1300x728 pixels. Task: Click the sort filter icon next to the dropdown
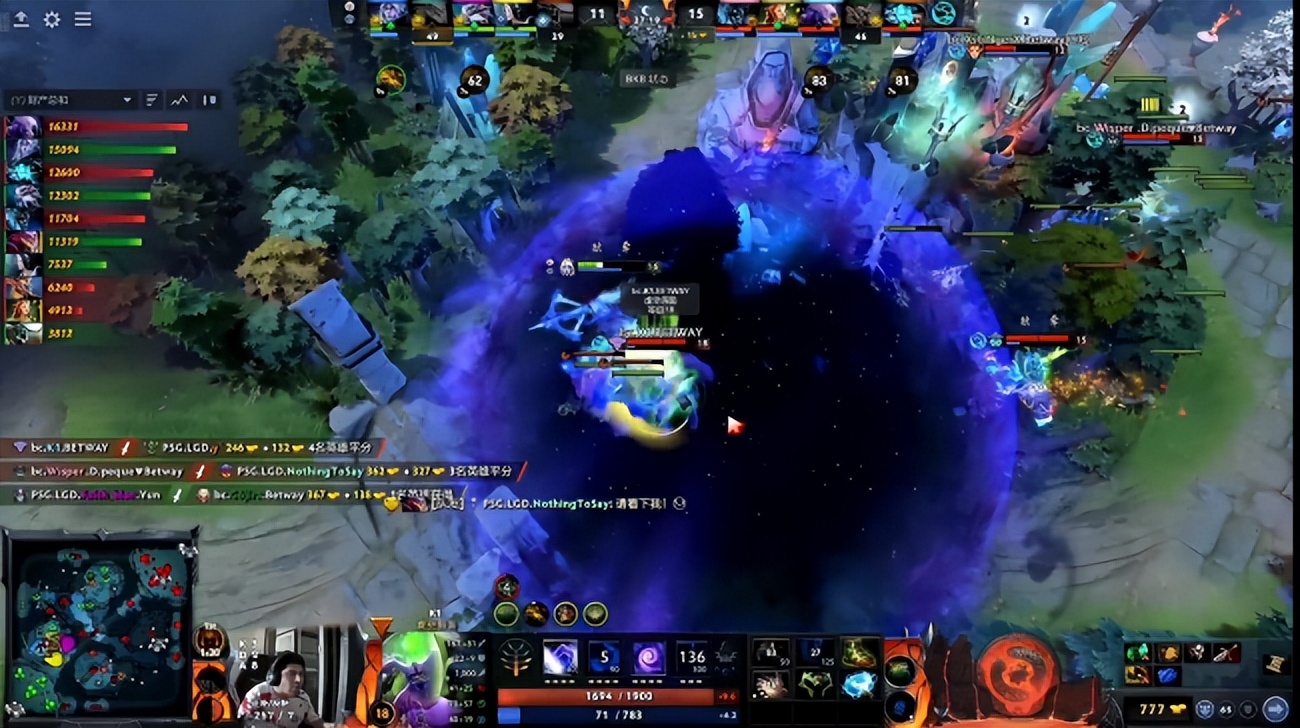(151, 100)
